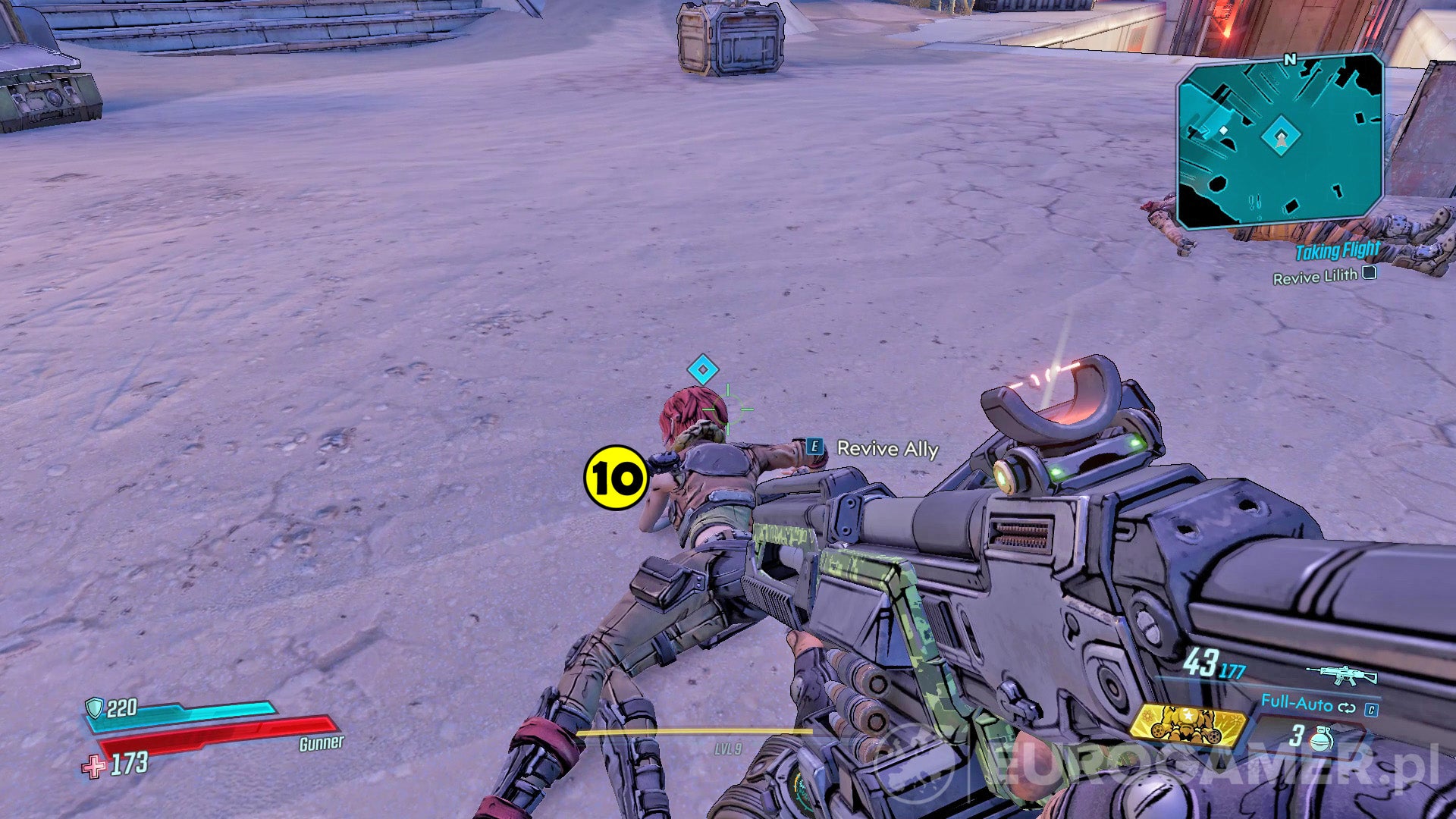Click the player arrow inside the minimap diamond

click(x=1282, y=139)
